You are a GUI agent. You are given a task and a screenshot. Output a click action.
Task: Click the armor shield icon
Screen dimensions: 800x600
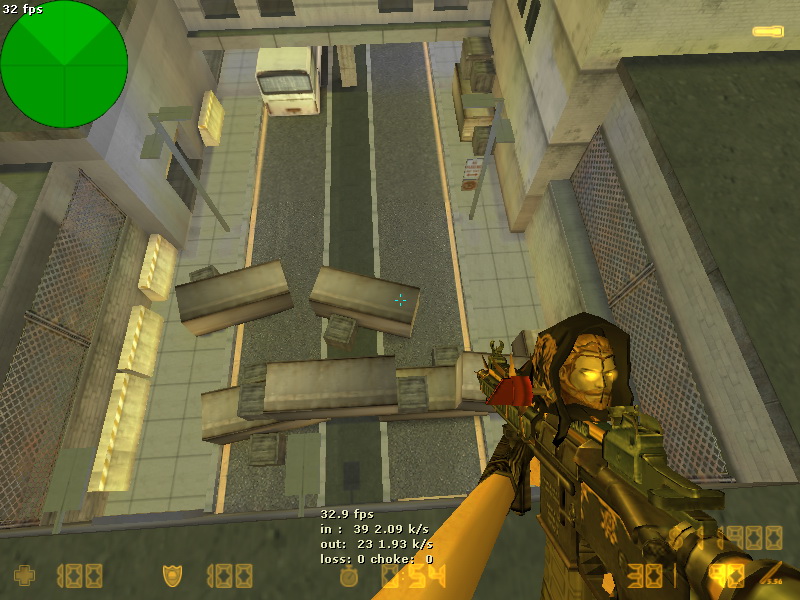tap(172, 576)
